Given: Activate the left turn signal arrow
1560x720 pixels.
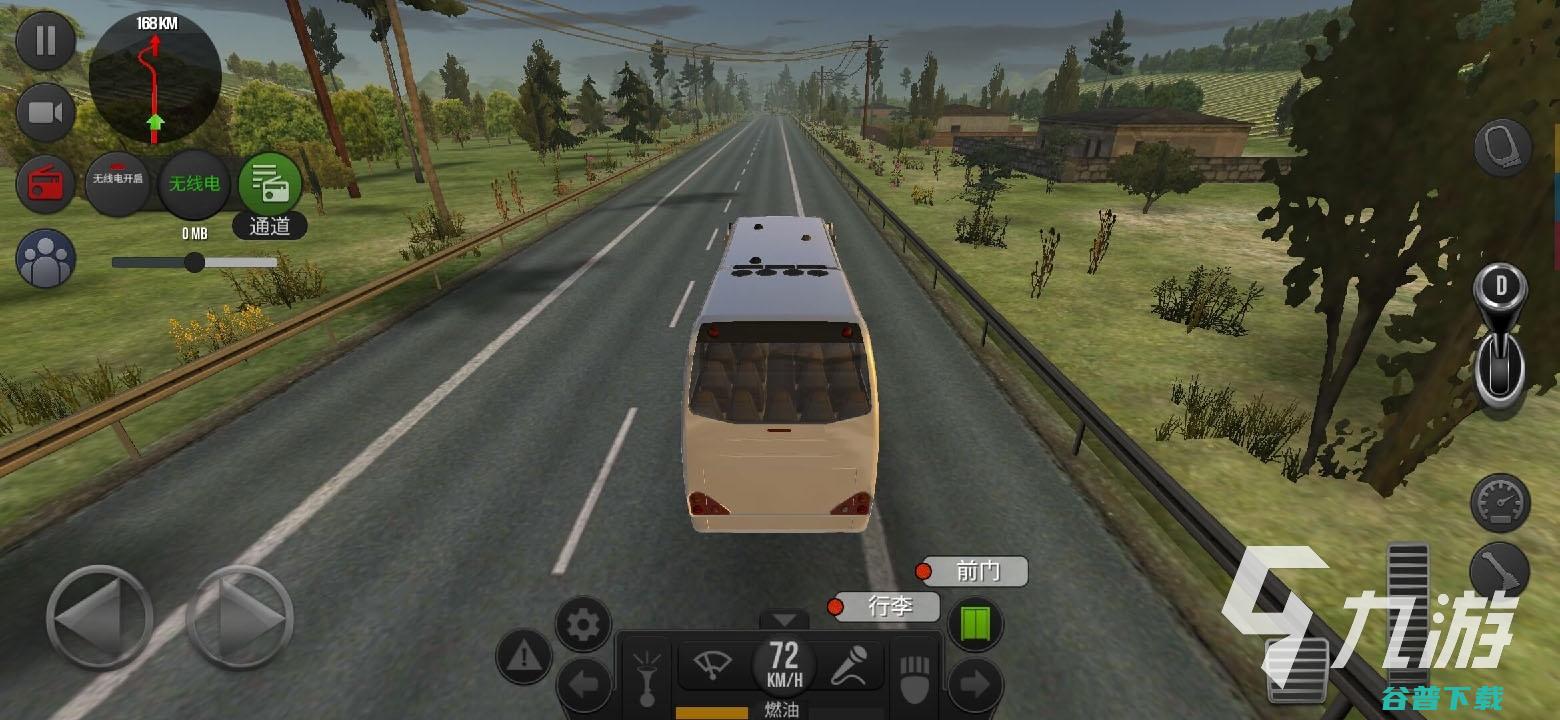Looking at the screenshot, I should 584,686.
